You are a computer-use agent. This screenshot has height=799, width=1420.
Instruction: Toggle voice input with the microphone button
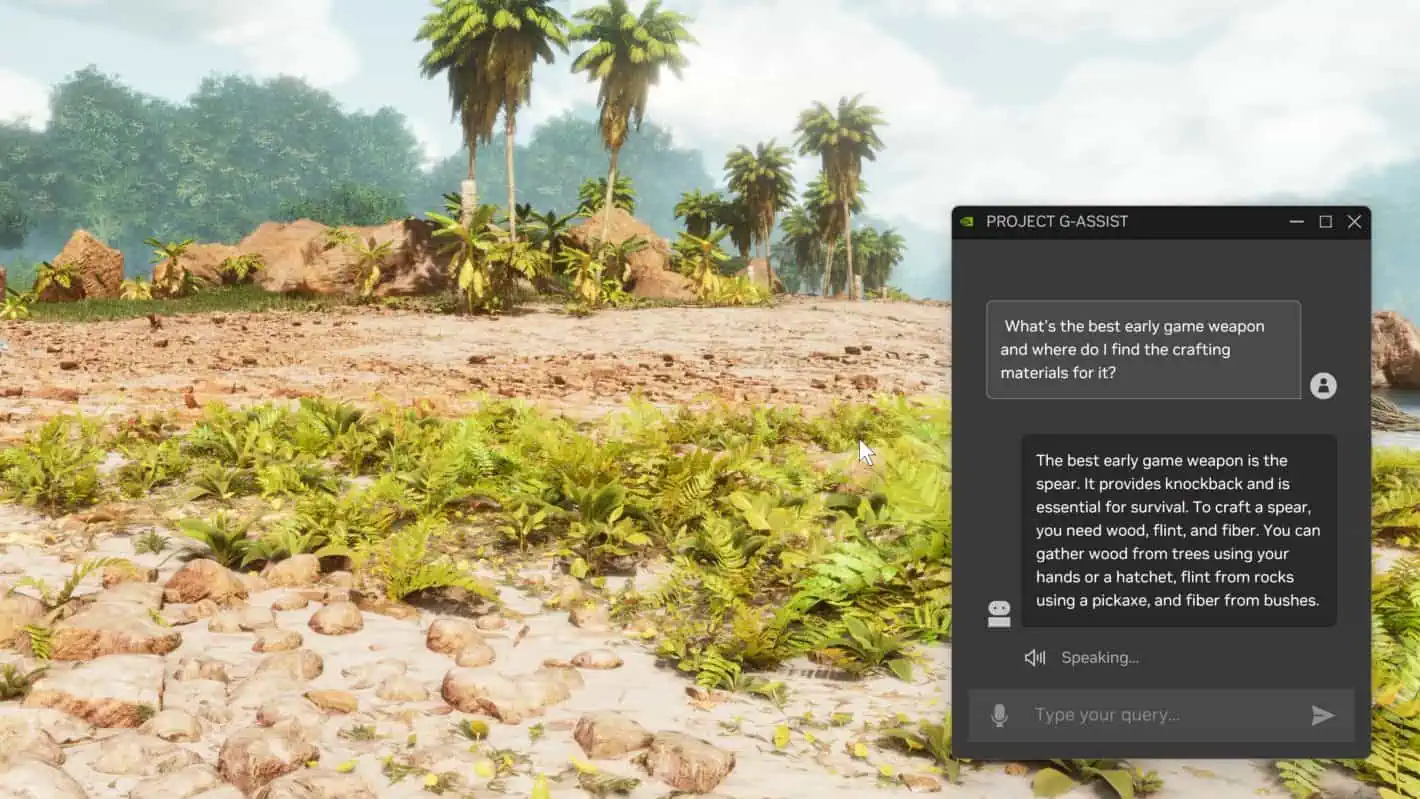998,714
